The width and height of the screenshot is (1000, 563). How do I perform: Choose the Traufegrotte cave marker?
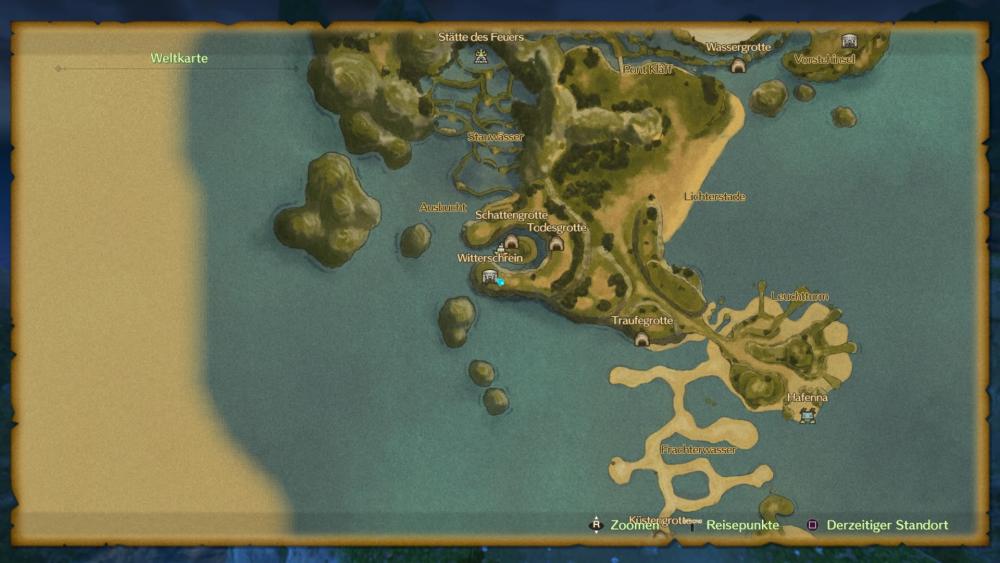click(x=642, y=339)
